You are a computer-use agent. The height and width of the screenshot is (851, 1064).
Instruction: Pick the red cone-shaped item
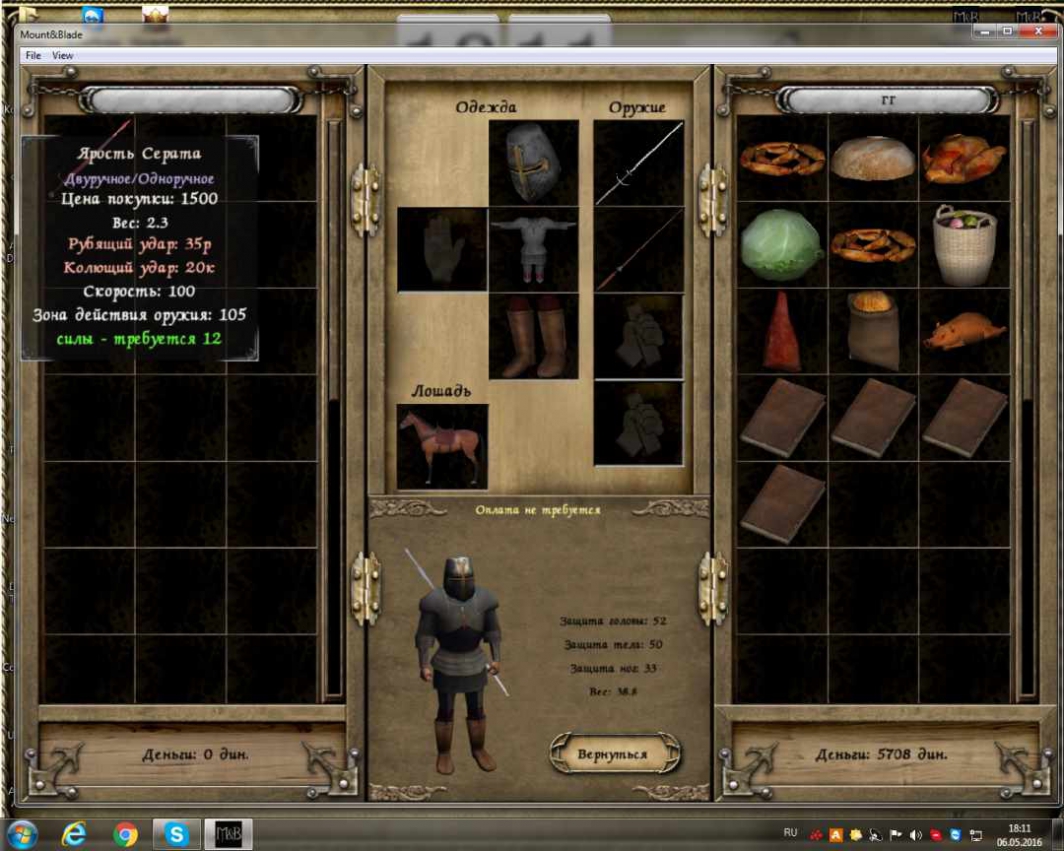point(781,332)
